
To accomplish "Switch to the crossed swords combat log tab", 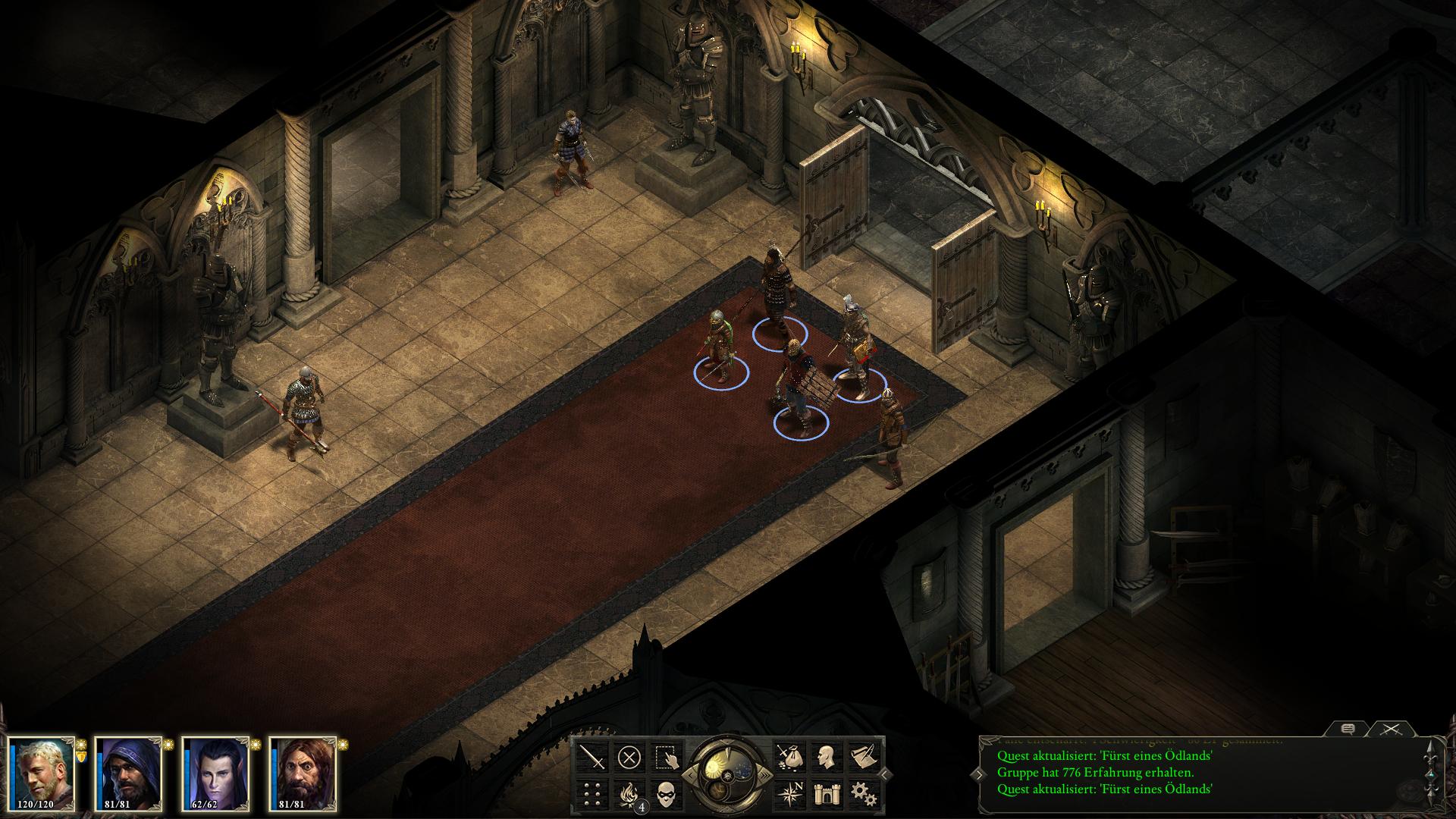I will (x=1389, y=729).
